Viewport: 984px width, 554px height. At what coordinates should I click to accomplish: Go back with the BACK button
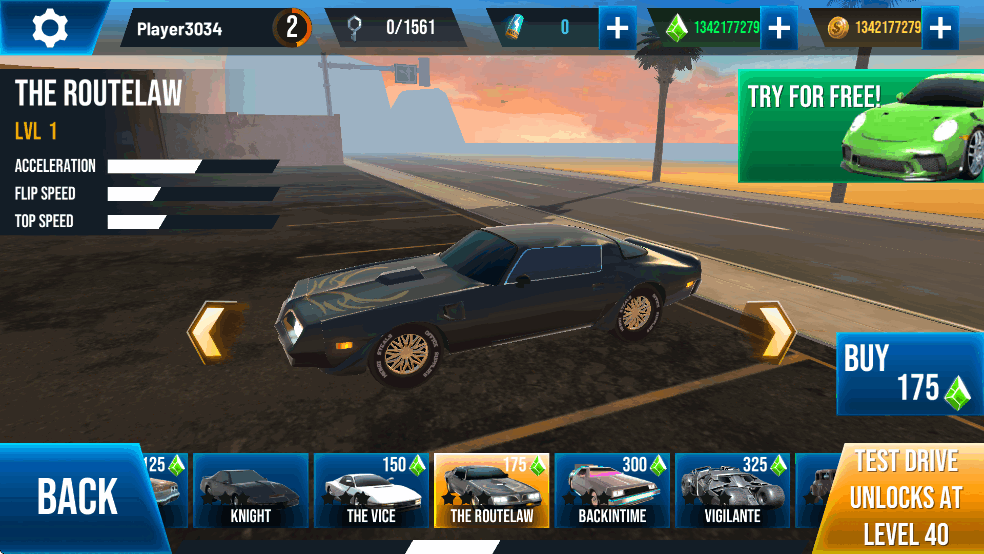(77, 497)
